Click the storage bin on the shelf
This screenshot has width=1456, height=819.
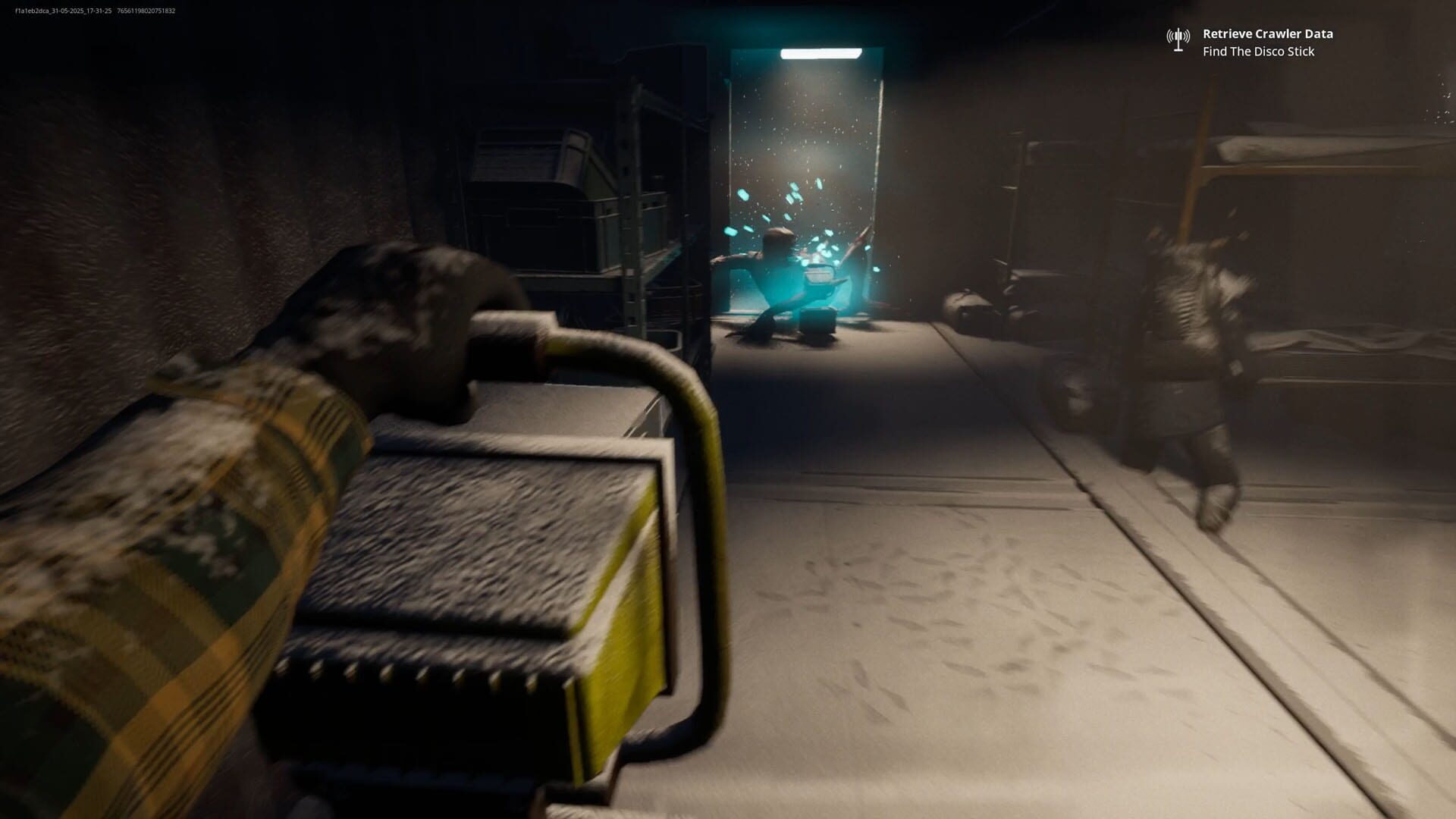531,163
